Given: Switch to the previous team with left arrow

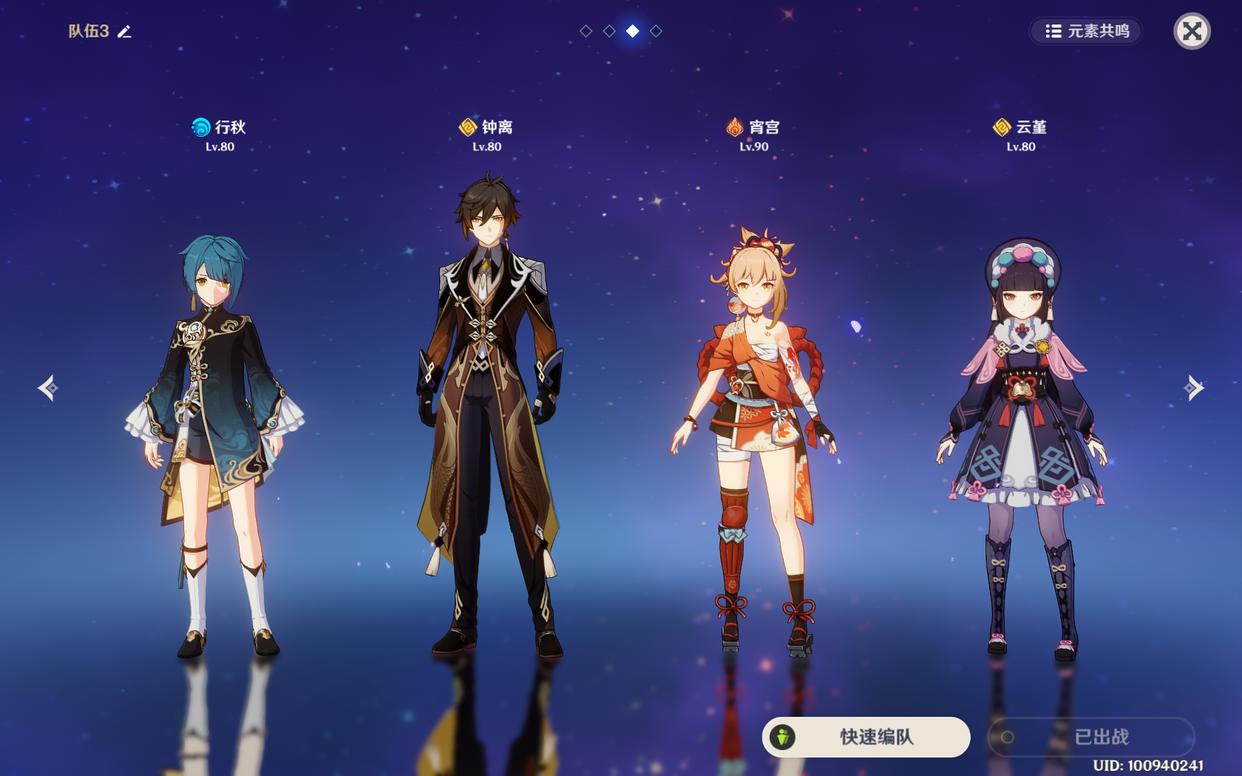Looking at the screenshot, I should click(47, 388).
